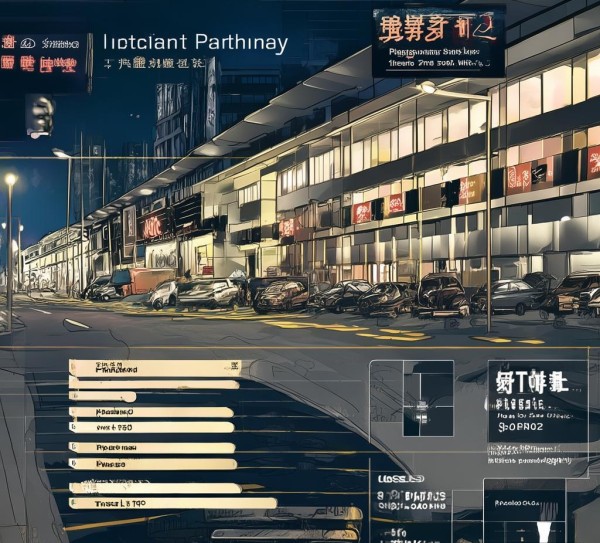
Task: Click the red-text panel at top right
Action: [x=438, y=43]
